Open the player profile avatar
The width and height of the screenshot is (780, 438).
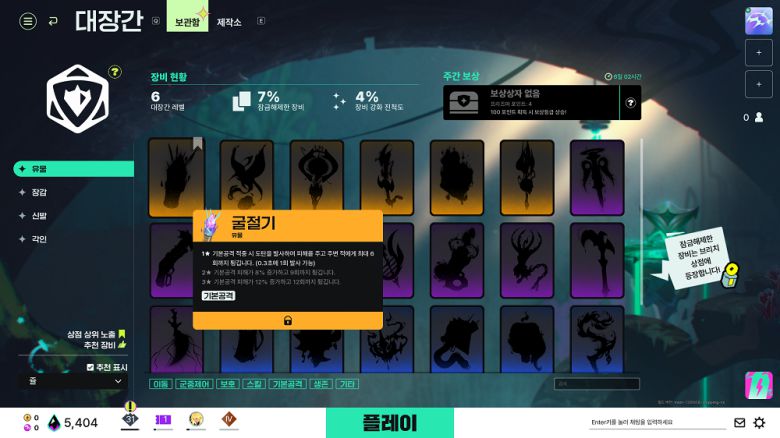point(759,22)
